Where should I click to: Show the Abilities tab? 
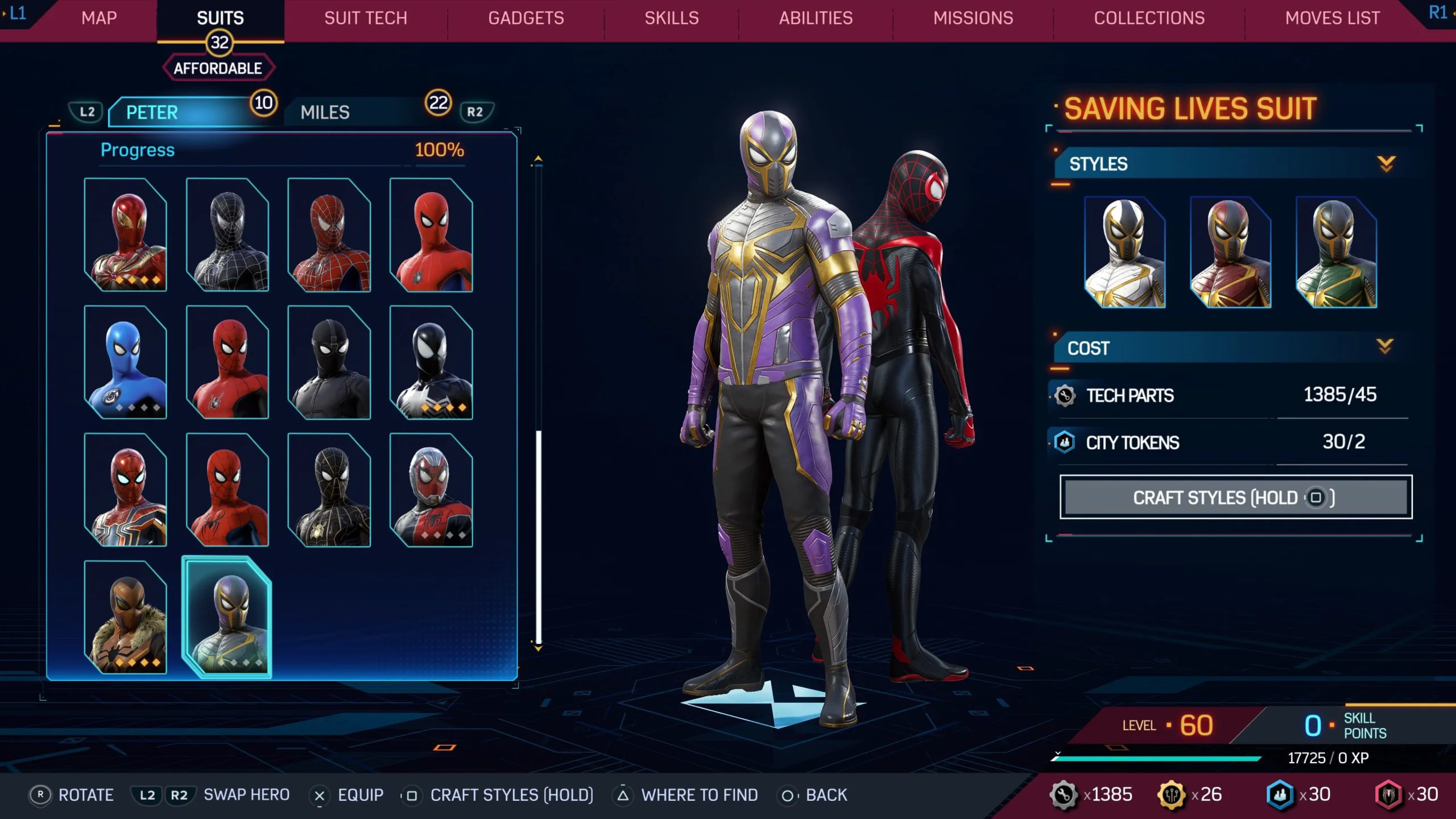[816, 18]
